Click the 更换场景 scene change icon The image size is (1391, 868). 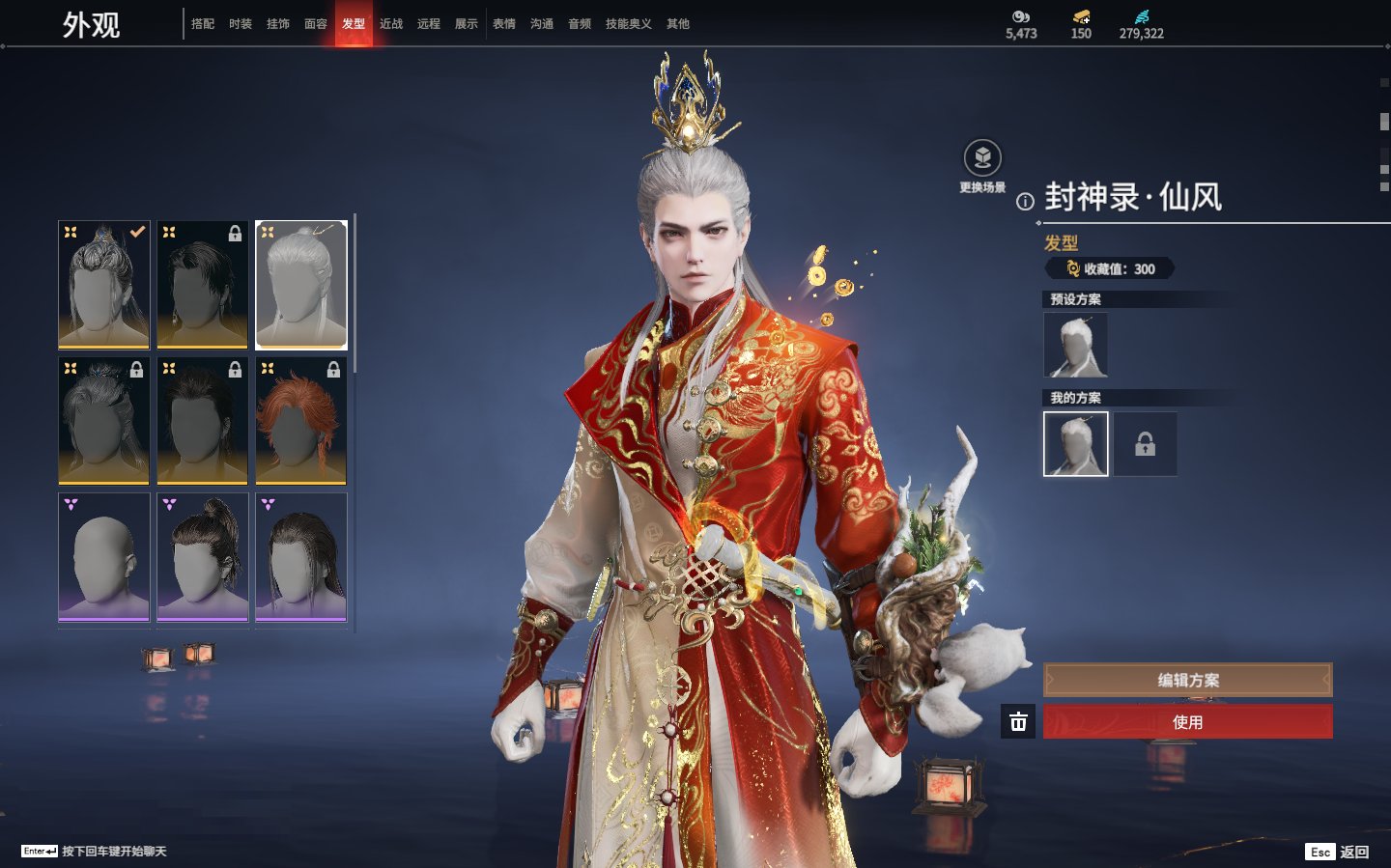982,159
